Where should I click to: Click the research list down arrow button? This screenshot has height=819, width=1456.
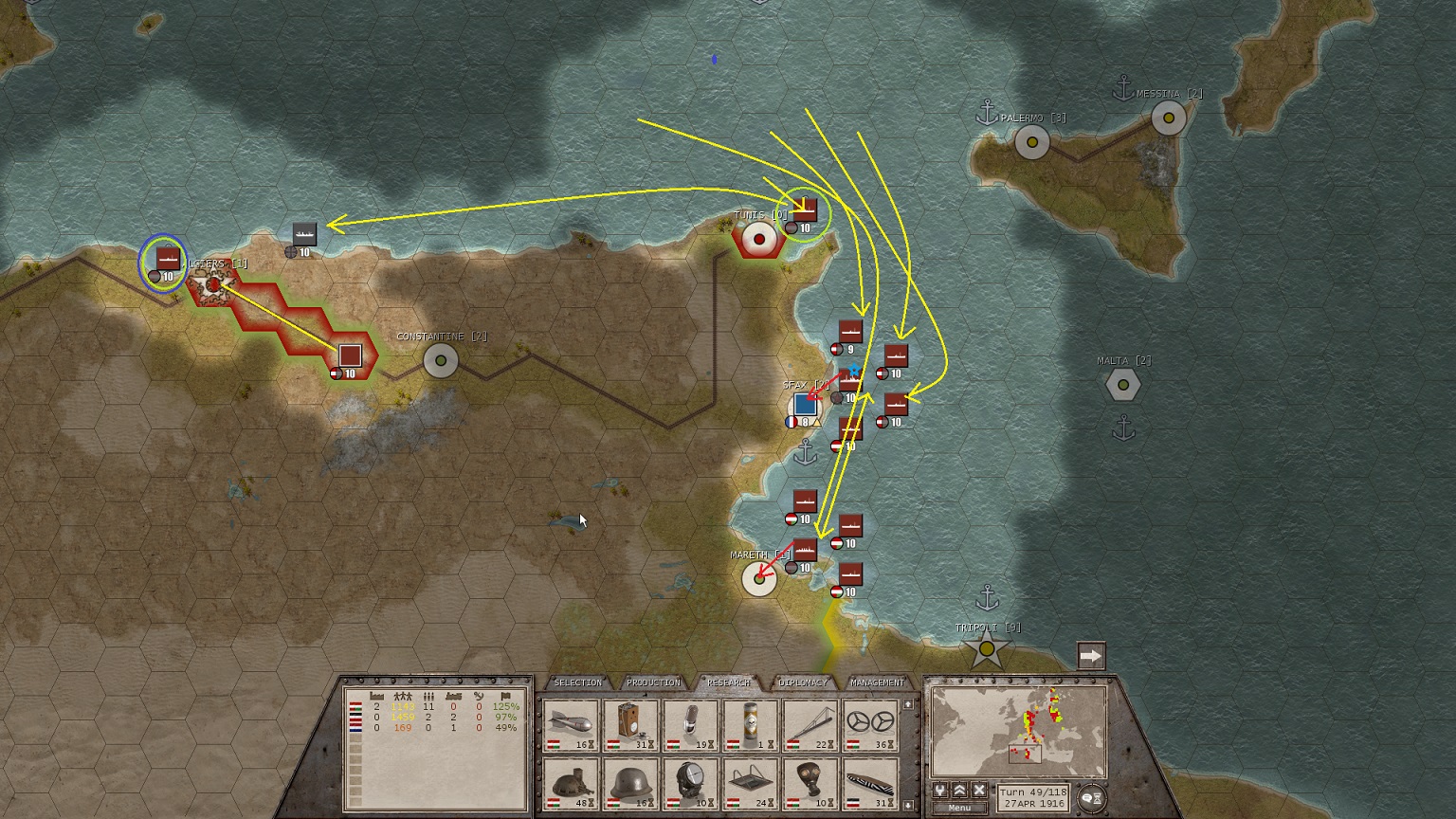pos(907,805)
